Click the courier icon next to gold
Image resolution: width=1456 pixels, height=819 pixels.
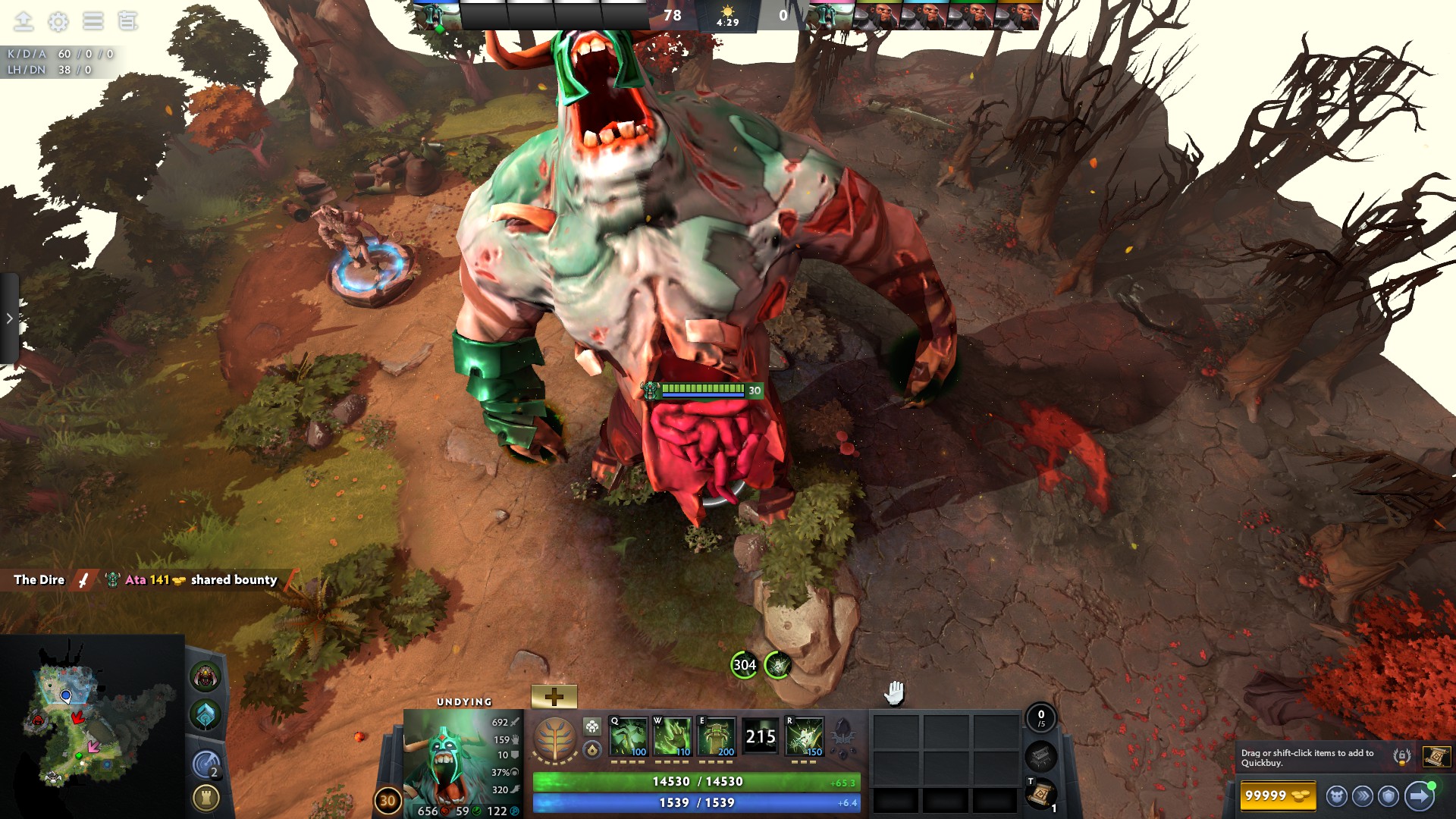pos(1338,795)
